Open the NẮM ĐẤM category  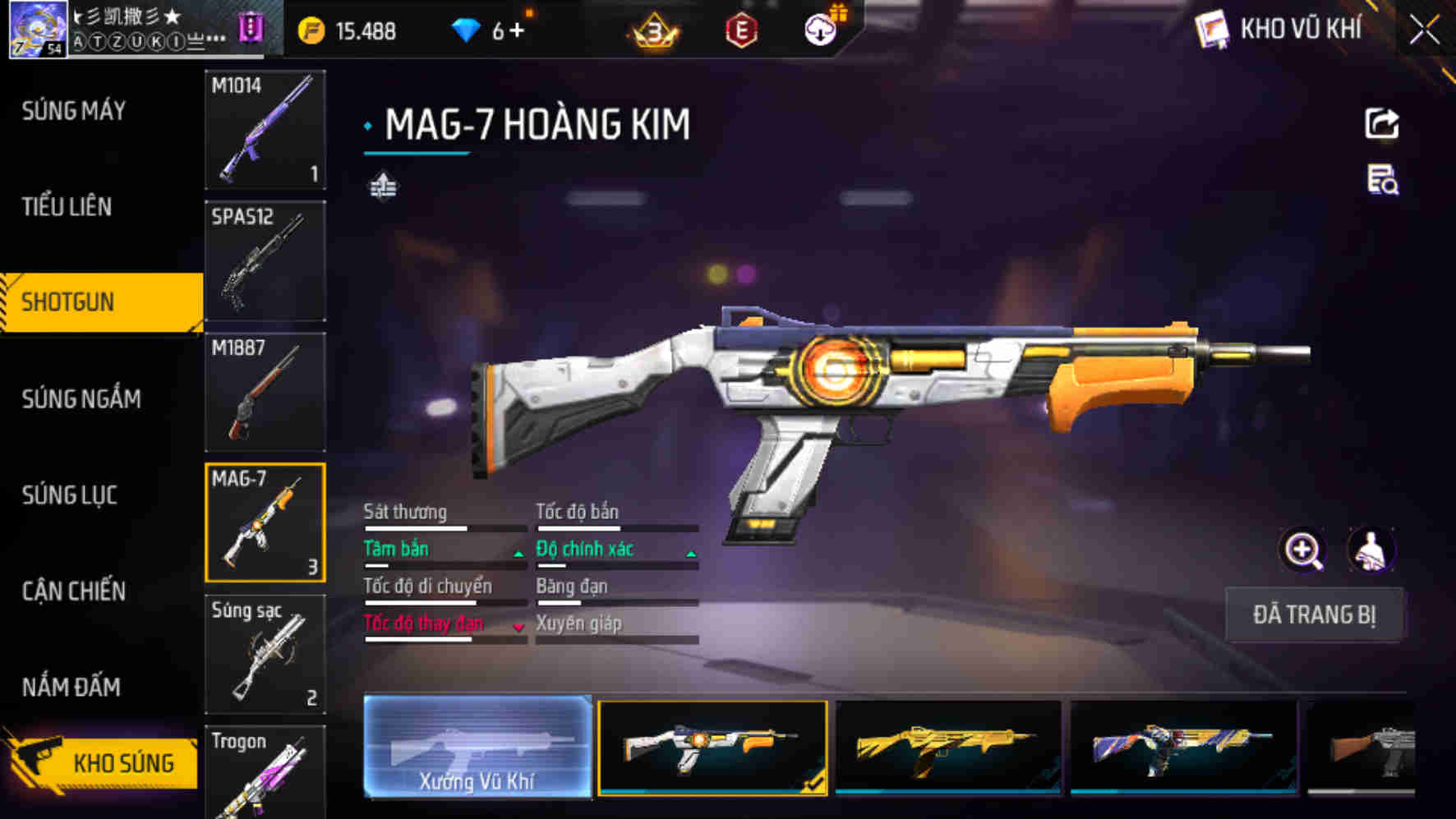pos(71,687)
